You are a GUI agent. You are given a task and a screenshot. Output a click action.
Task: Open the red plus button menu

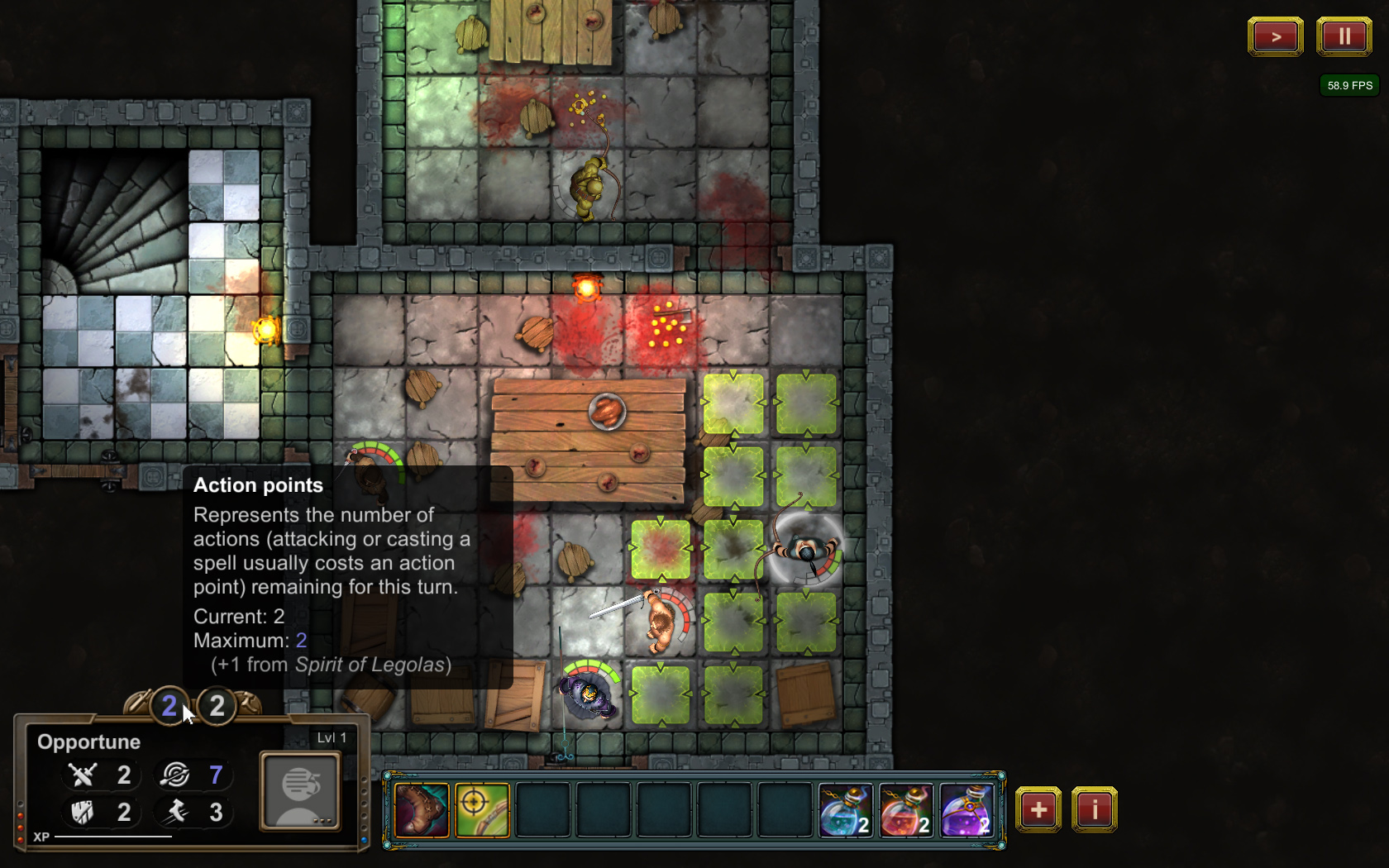[x=1038, y=810]
